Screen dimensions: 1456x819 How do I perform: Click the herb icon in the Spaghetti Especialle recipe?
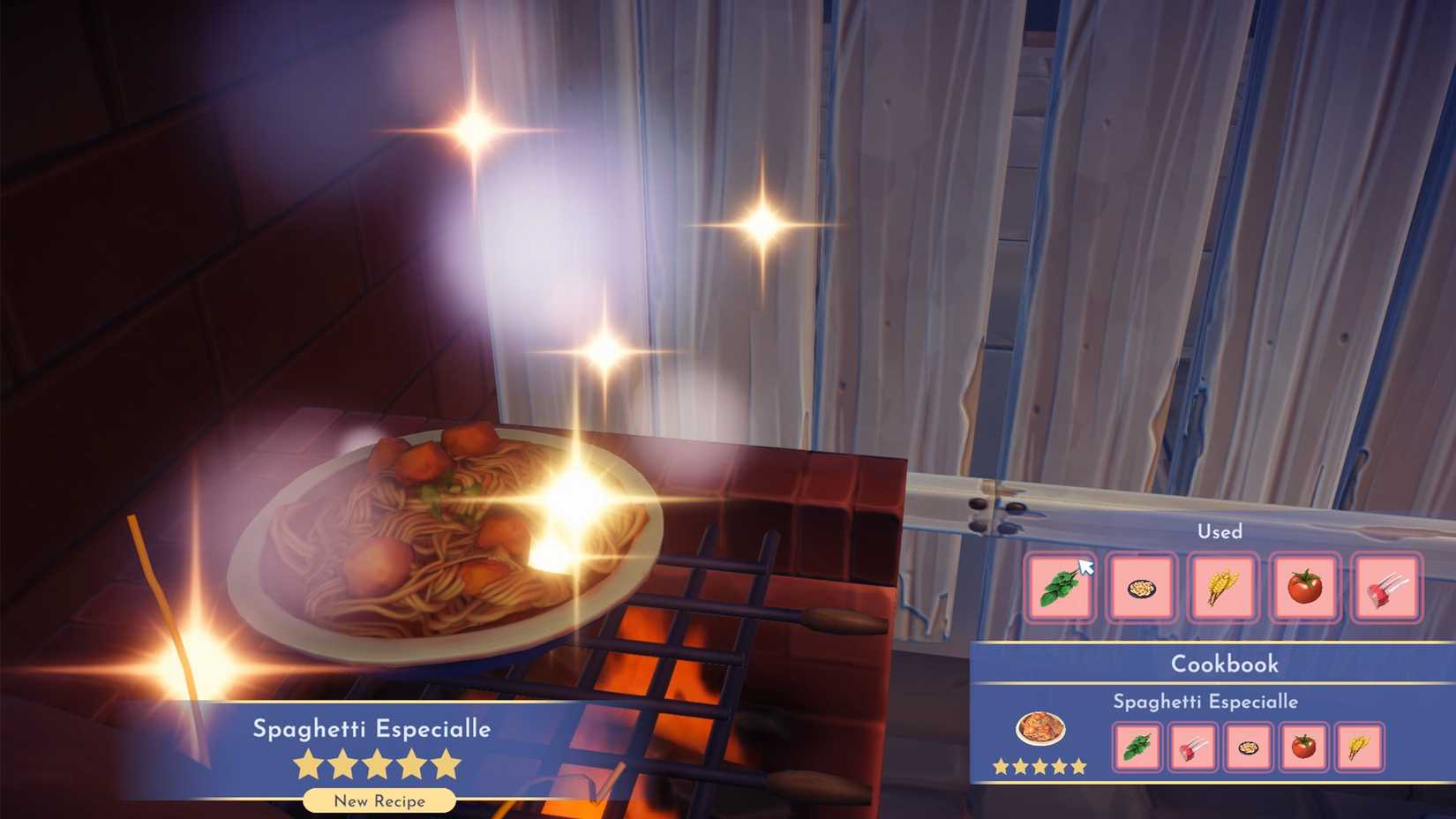(1138, 747)
